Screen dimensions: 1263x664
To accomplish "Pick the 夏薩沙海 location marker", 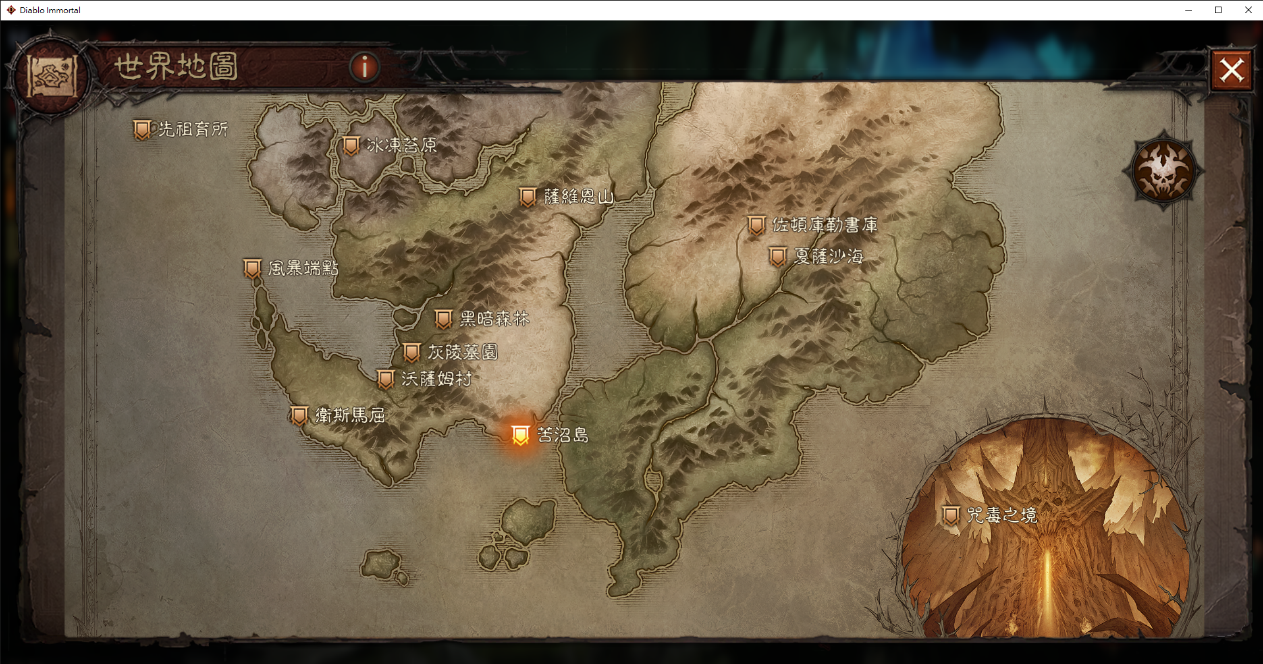I will point(778,257).
